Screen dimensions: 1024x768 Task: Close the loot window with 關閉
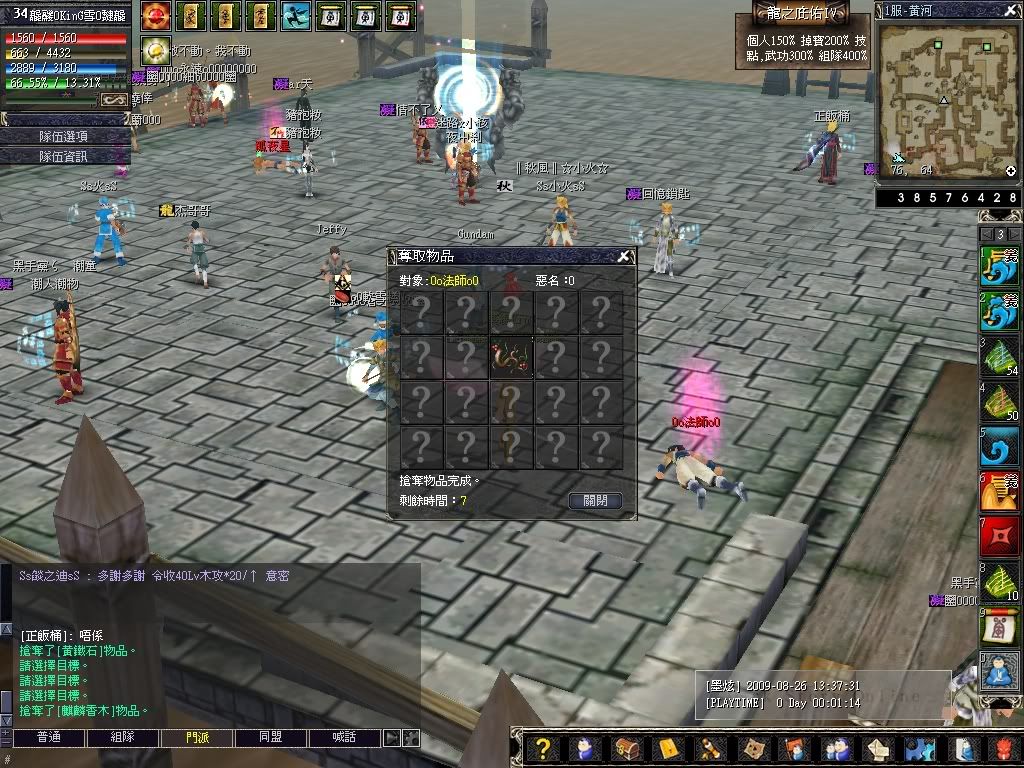pyautogui.click(x=595, y=500)
